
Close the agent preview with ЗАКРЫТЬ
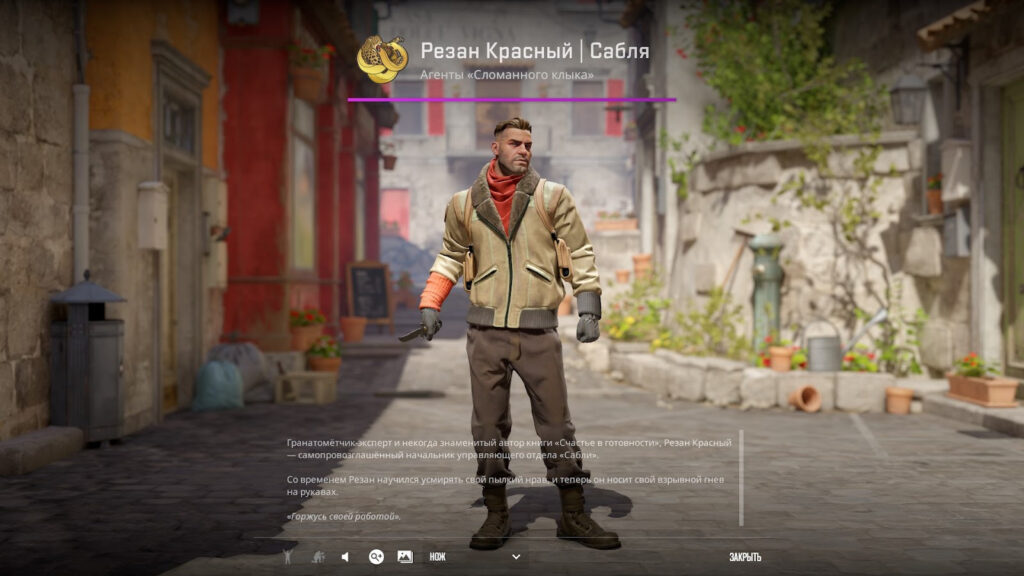pyautogui.click(x=745, y=557)
